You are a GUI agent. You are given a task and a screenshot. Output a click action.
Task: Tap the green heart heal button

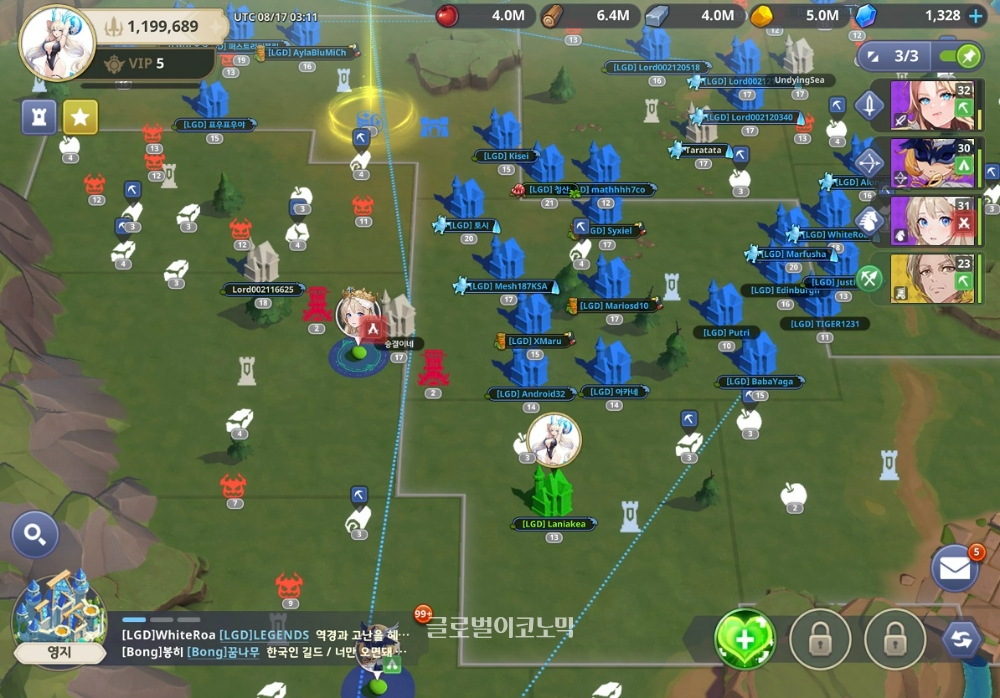(745, 638)
